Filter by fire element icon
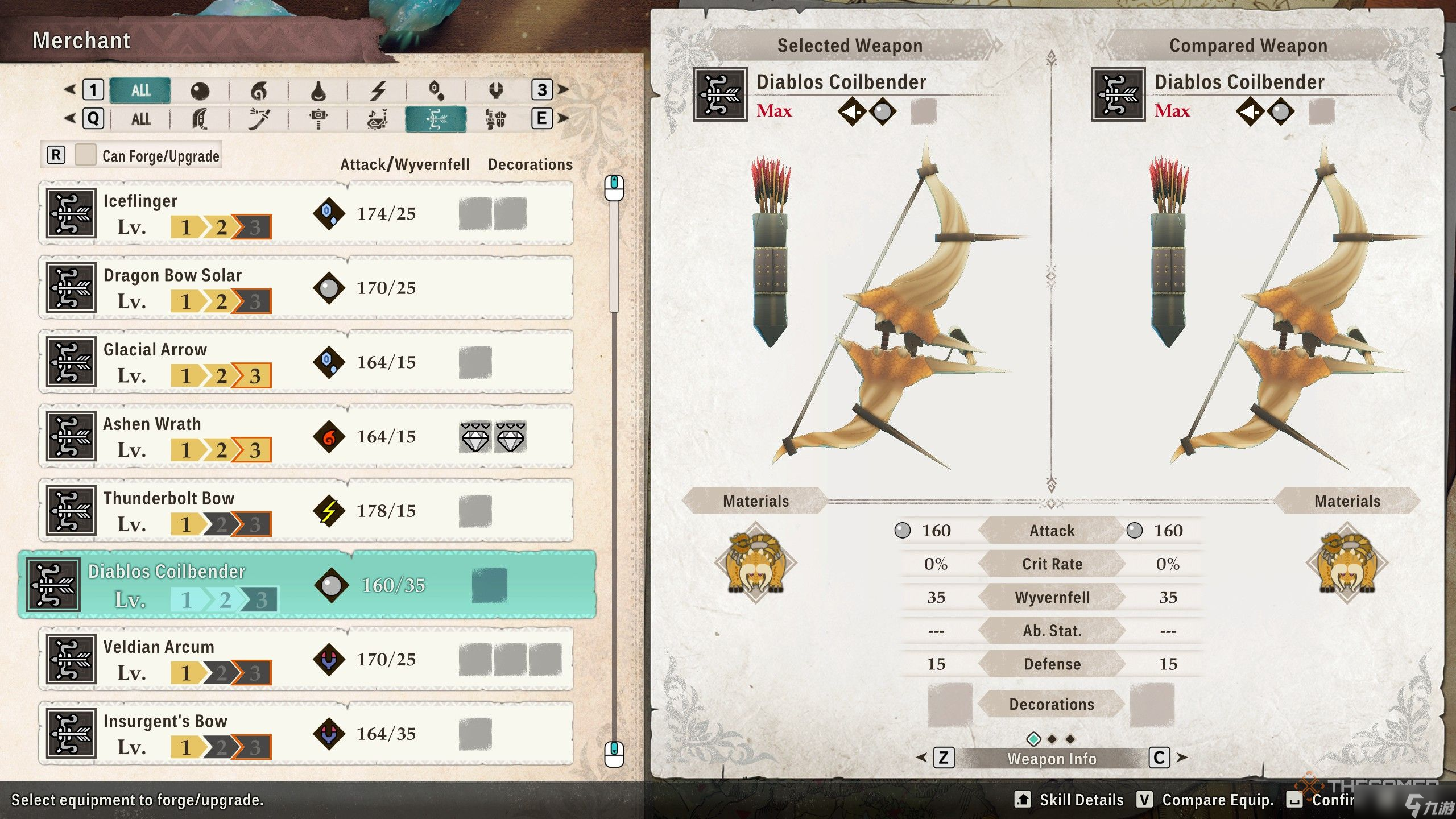1456x819 pixels. 259,90
